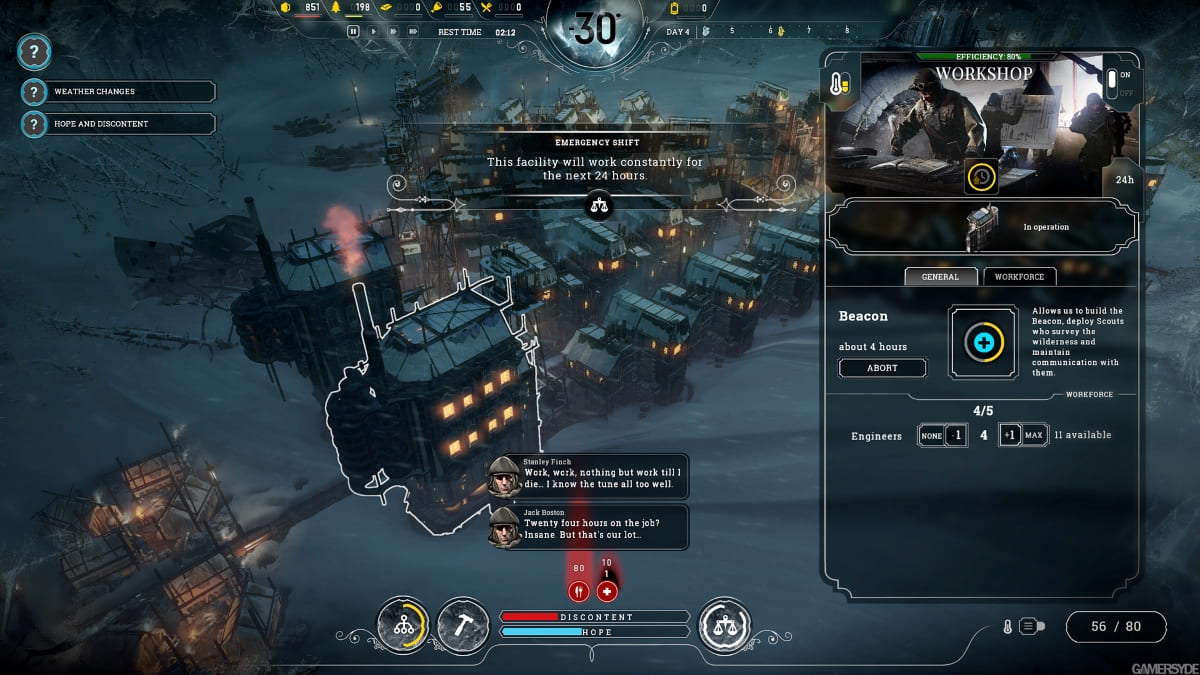Assign maximum engineers with Max
Viewport: 1200px width, 675px height.
pyautogui.click(x=1034, y=436)
